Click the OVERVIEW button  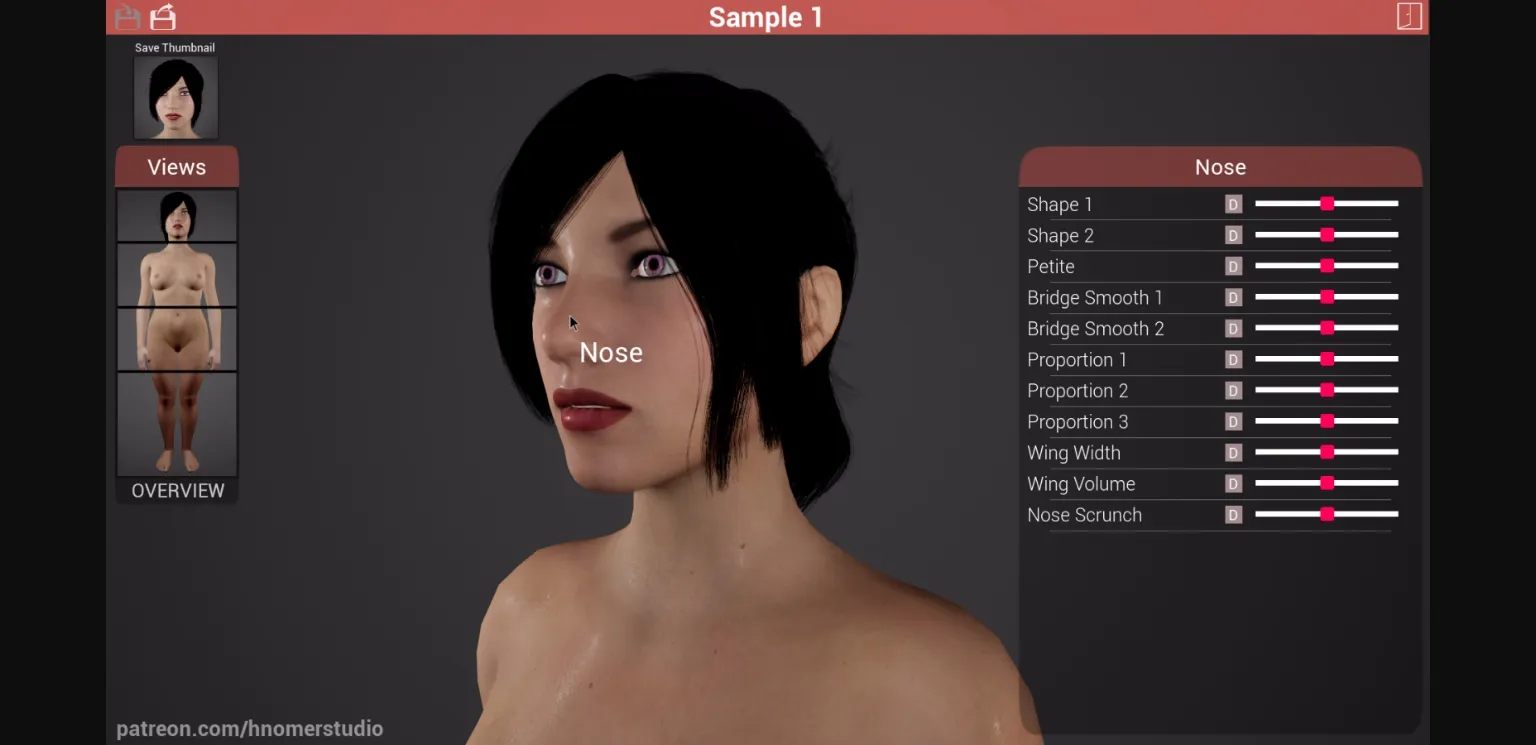tap(176, 490)
